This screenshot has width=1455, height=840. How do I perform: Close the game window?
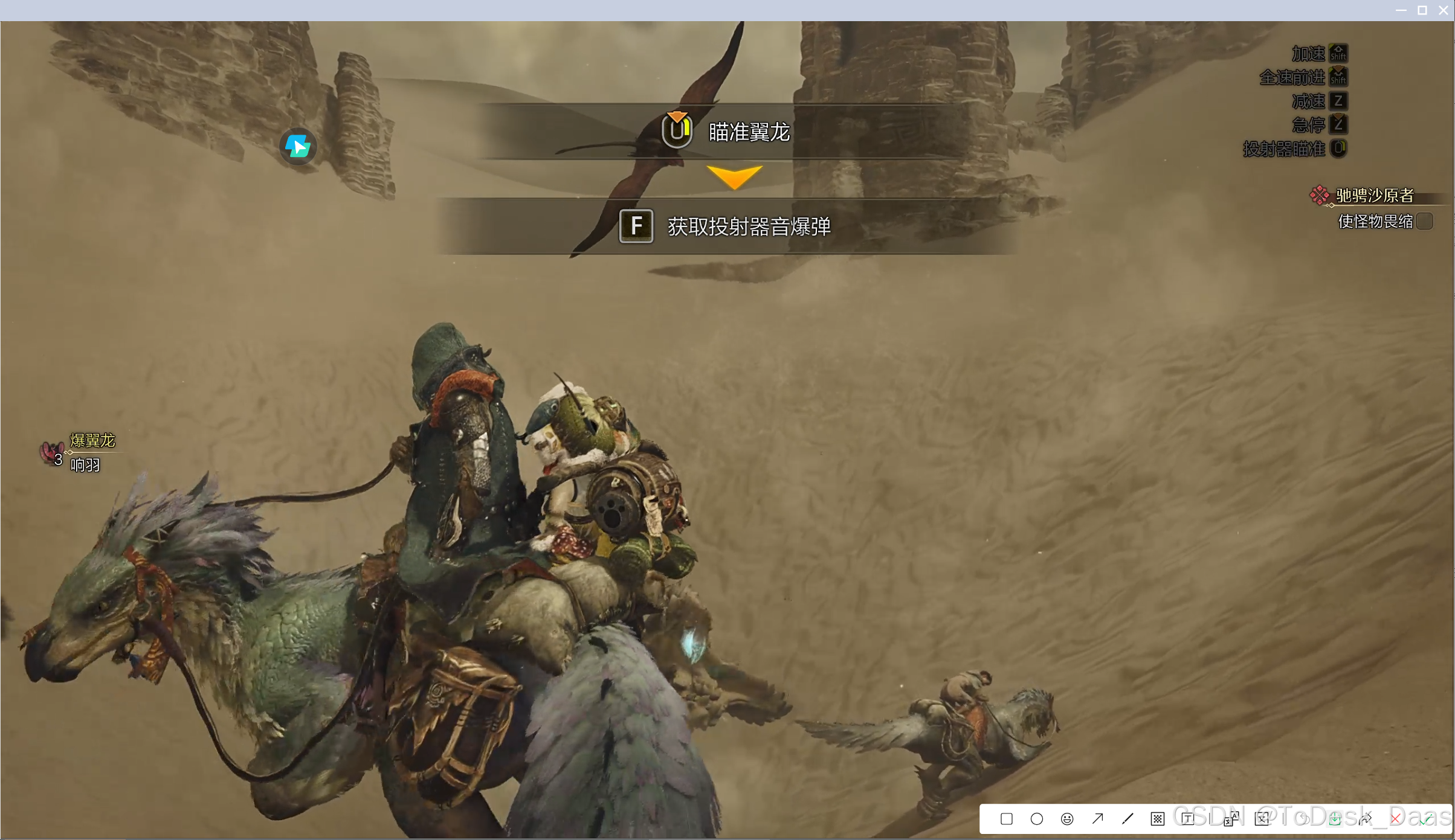(x=1444, y=10)
